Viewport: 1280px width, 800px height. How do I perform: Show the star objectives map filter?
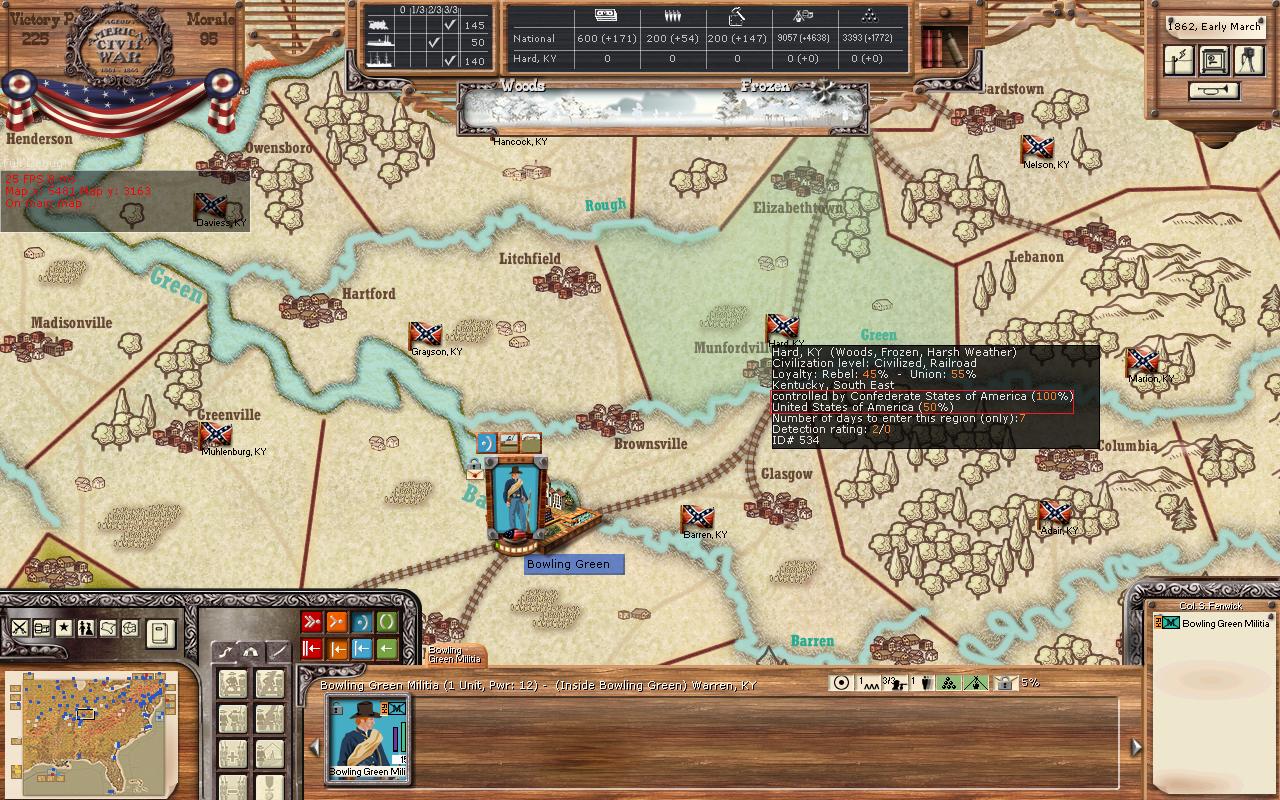click(64, 628)
